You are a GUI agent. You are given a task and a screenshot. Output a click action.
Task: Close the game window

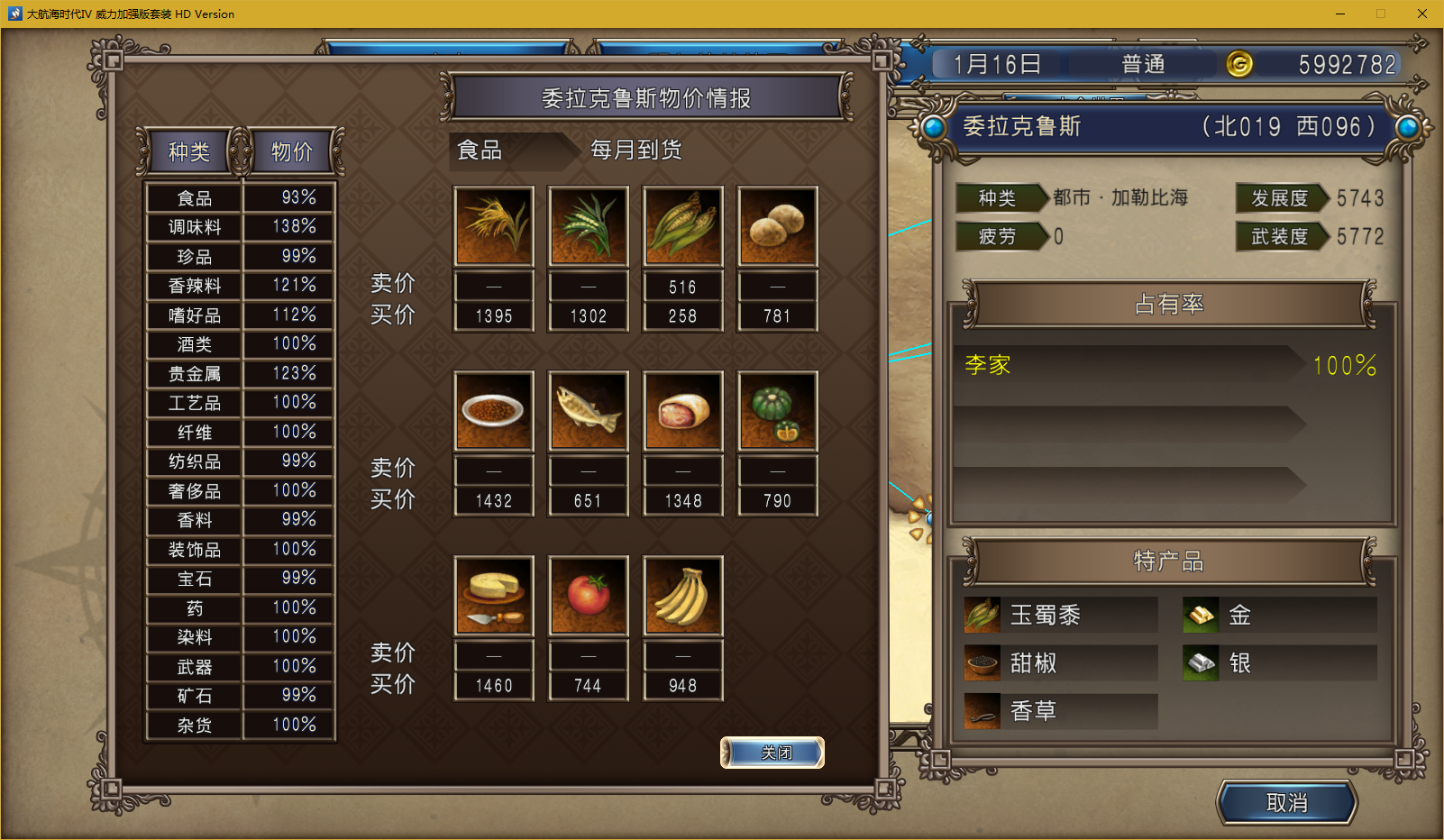pos(1421,14)
